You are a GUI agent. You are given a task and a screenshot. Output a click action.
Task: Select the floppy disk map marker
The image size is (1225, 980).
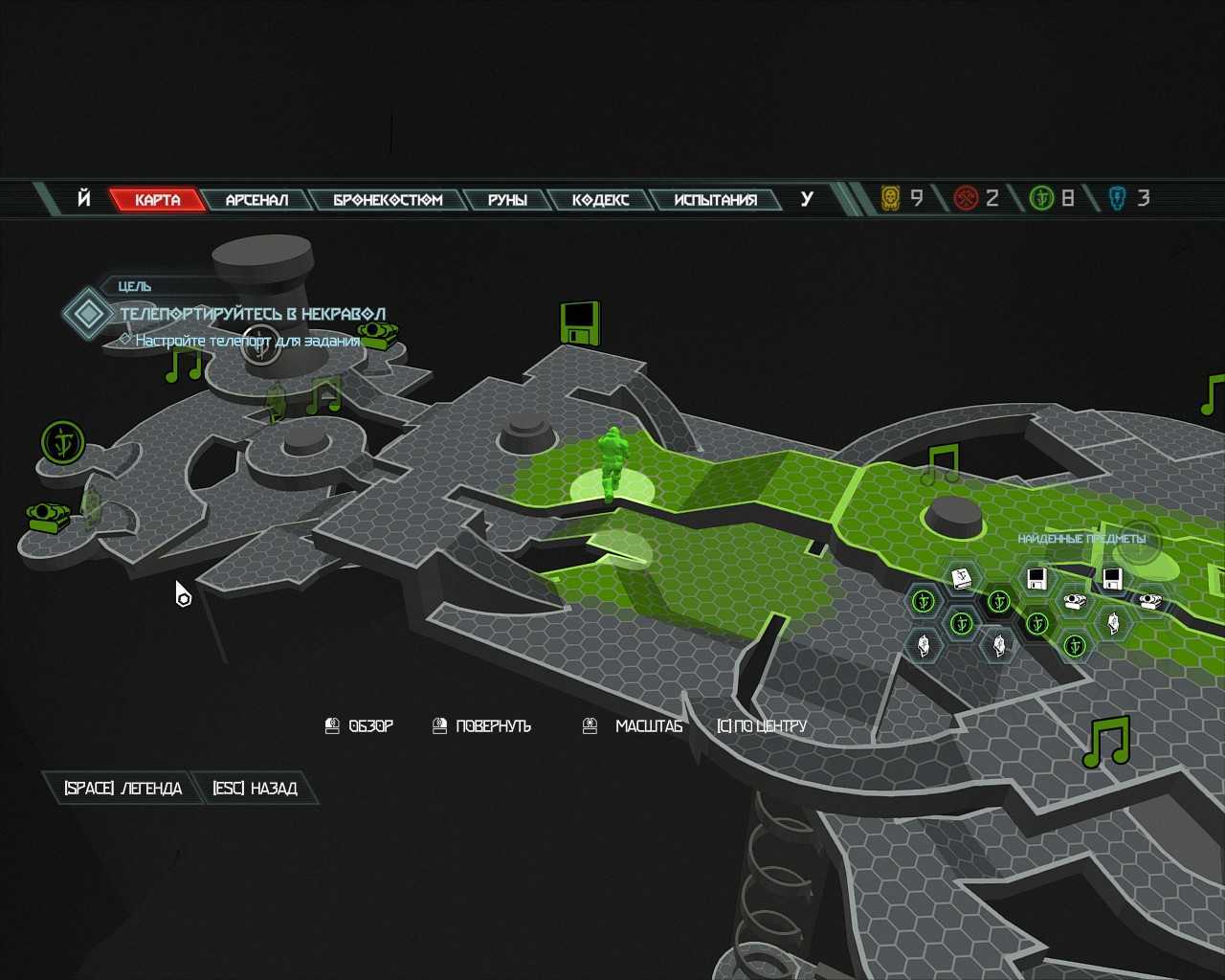point(579,323)
